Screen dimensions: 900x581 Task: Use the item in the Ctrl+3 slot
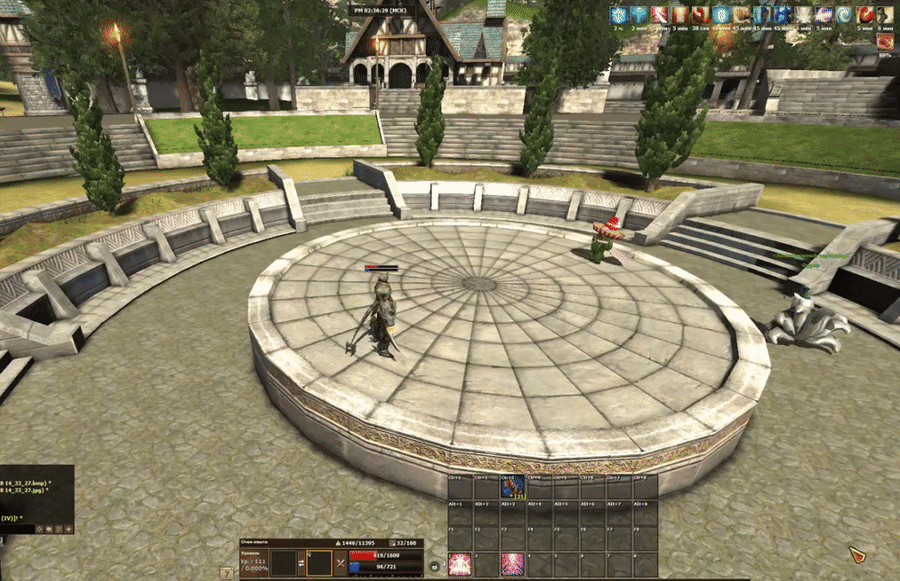point(513,486)
